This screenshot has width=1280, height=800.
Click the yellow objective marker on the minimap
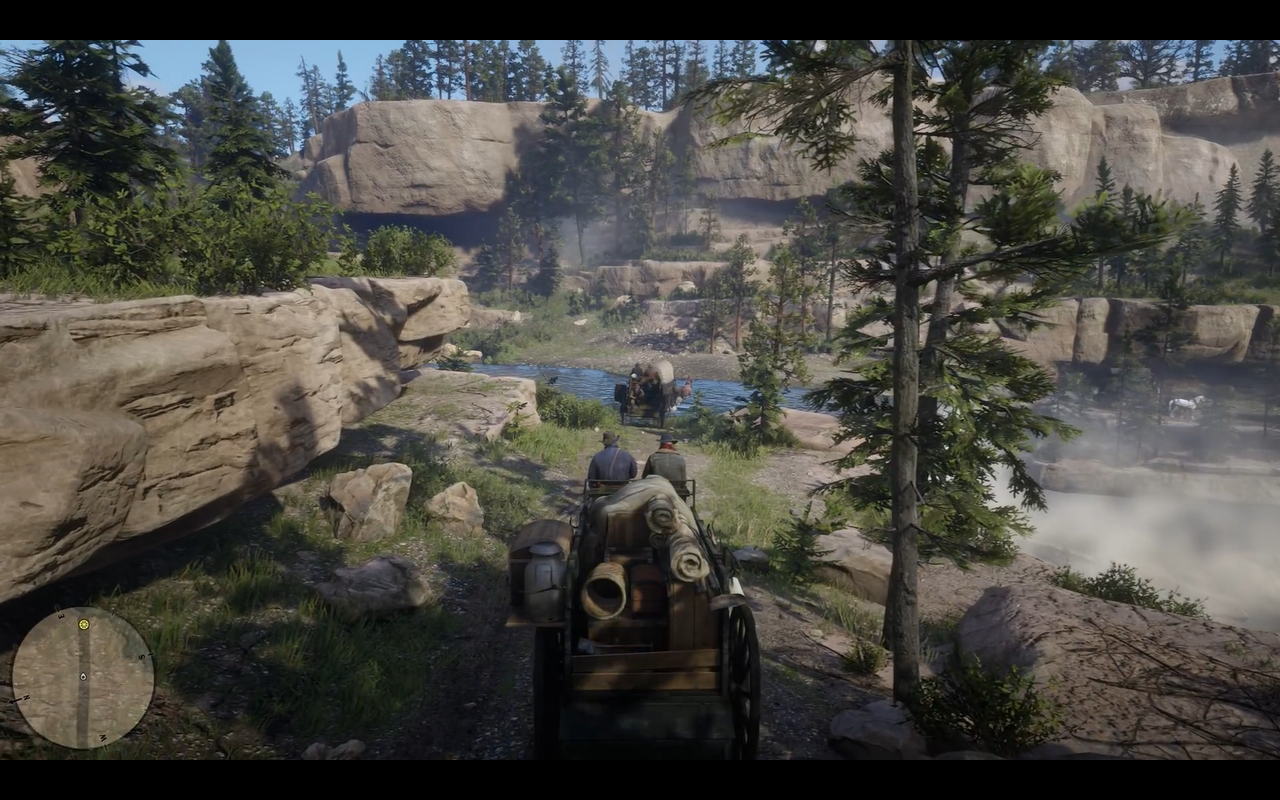84,625
